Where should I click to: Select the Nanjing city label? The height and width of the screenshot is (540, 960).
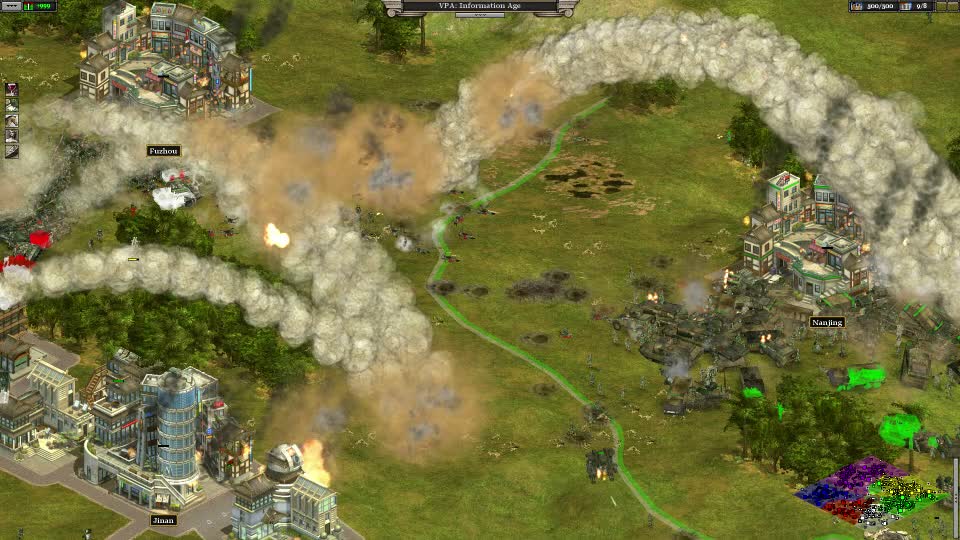(x=827, y=322)
